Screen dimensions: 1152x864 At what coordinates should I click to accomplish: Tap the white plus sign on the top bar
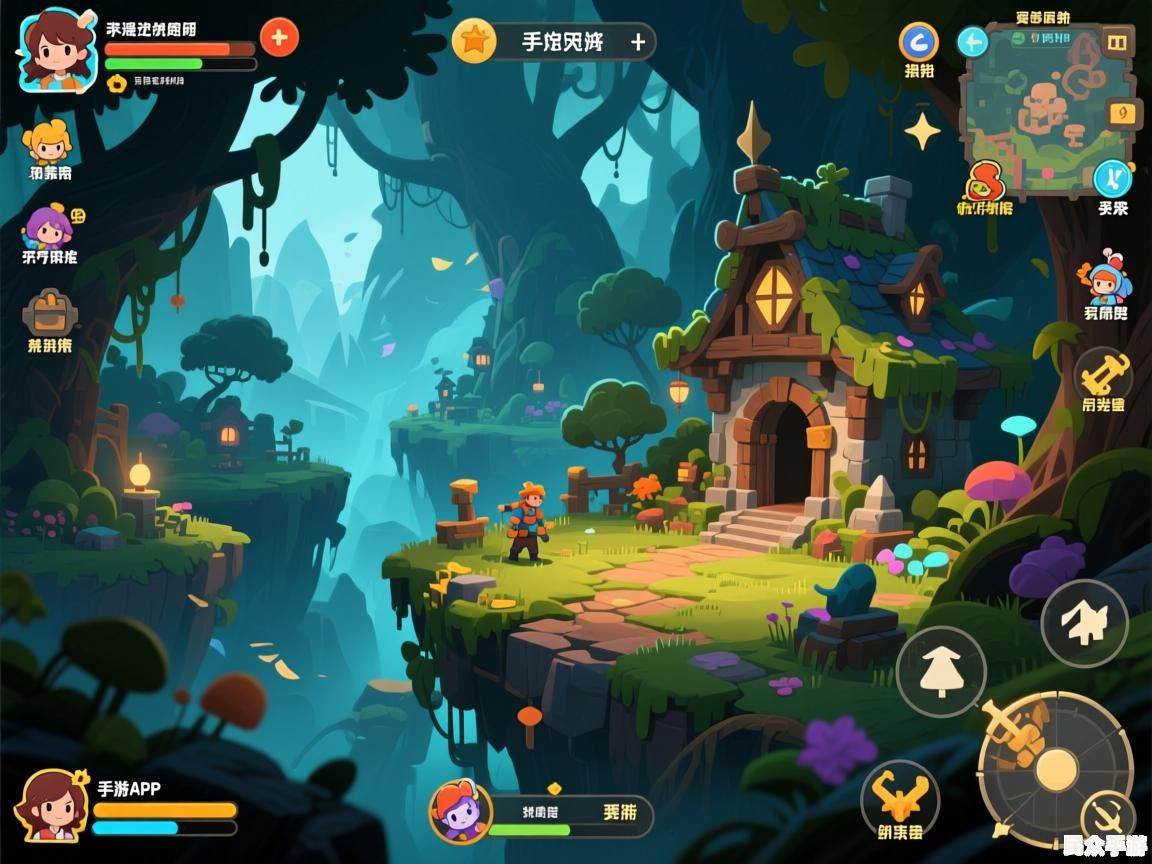coord(638,42)
